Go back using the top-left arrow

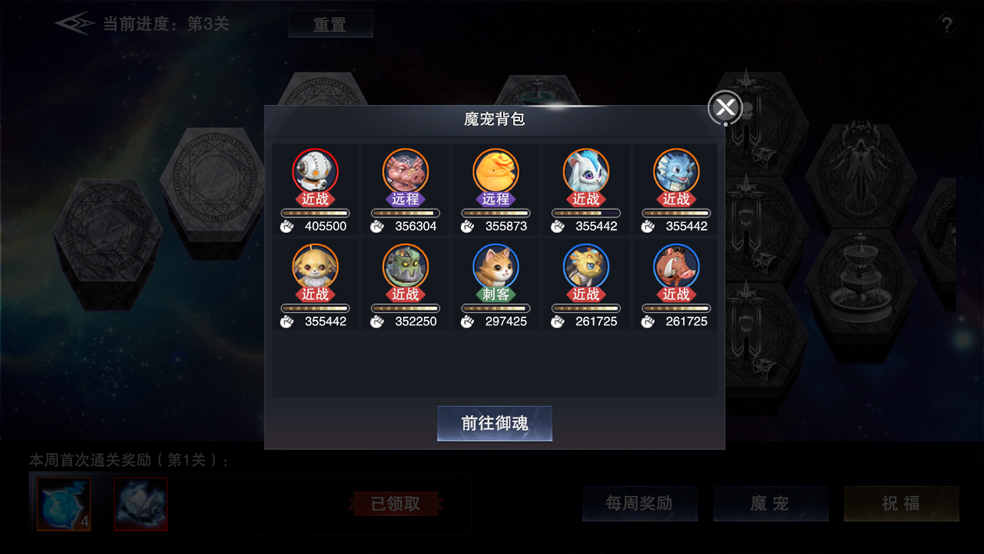coord(74,23)
